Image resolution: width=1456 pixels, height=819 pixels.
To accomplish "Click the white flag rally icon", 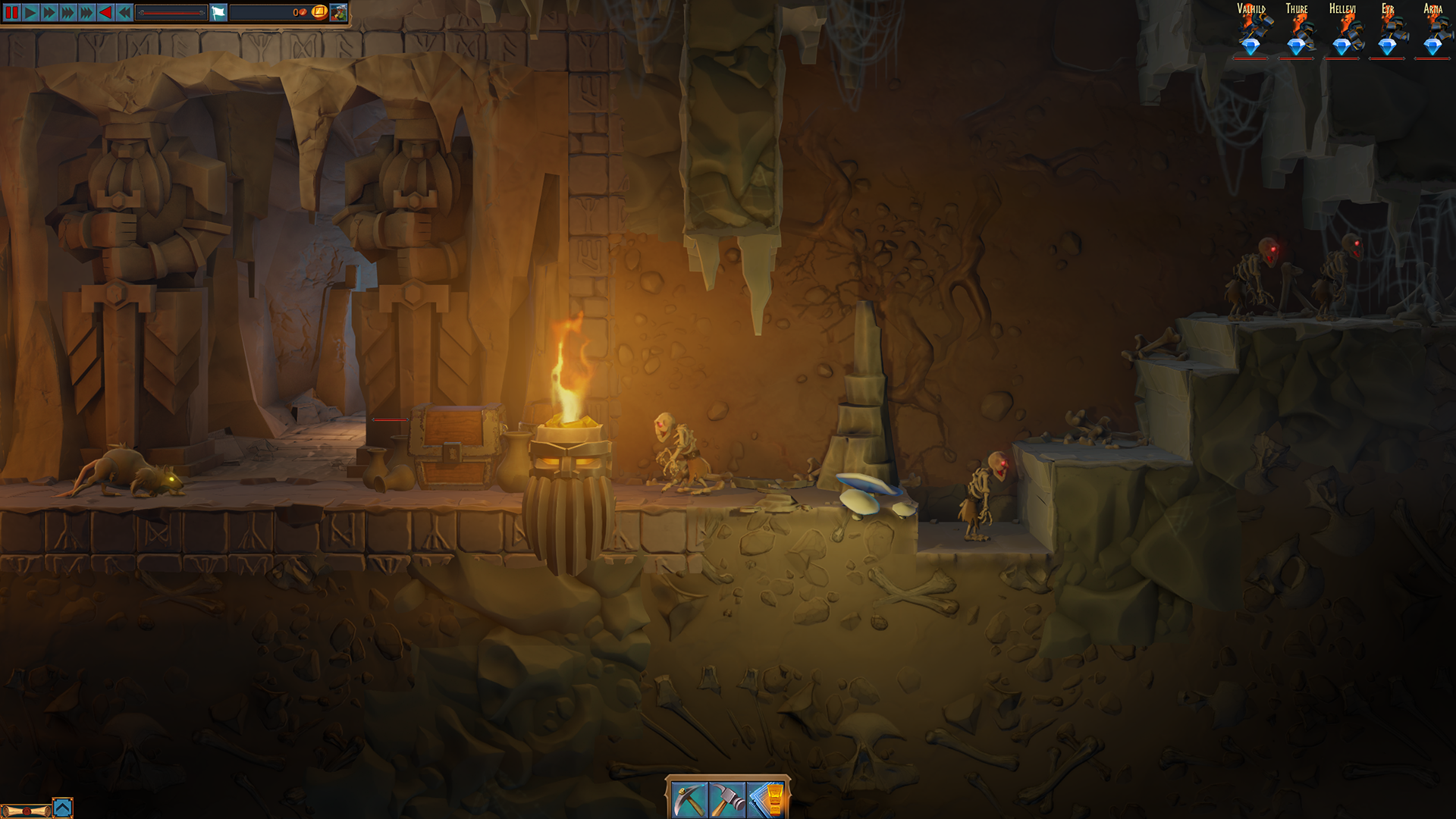I will (218, 13).
